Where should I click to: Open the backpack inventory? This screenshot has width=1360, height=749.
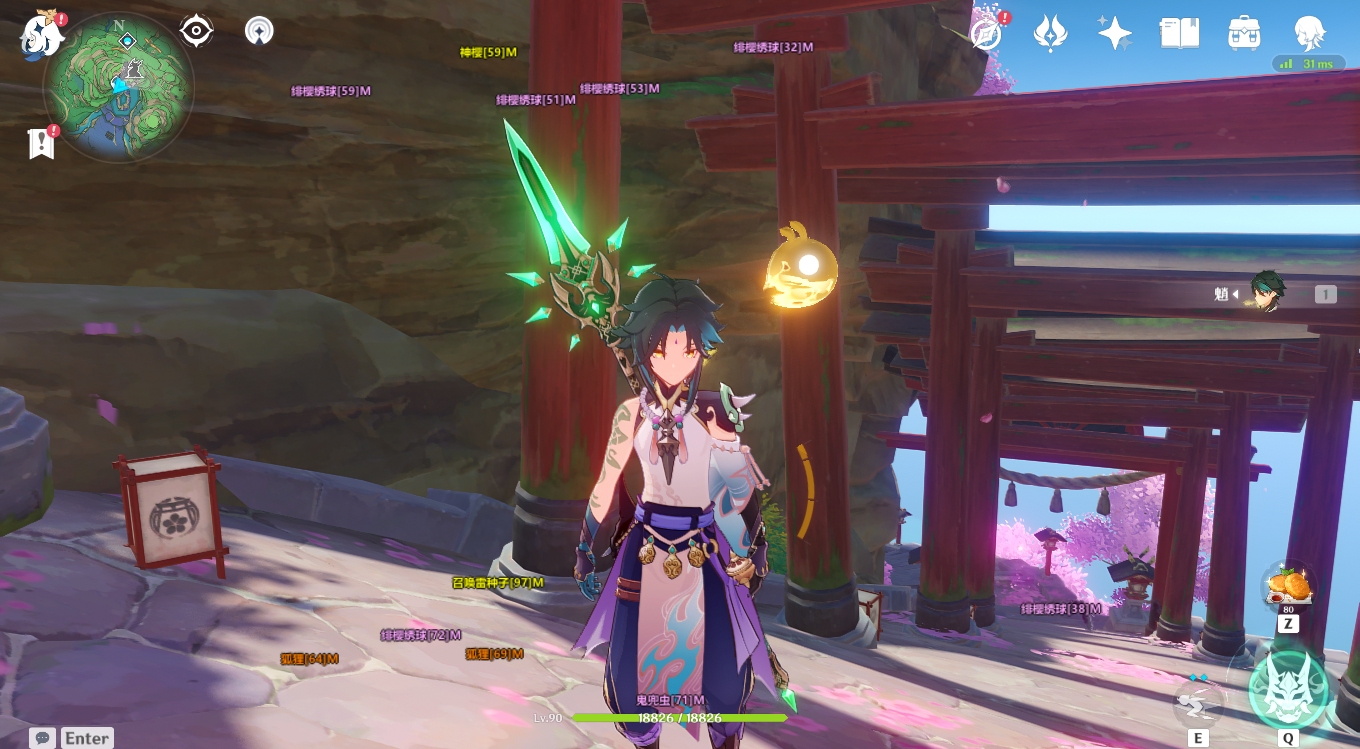[x=1244, y=33]
